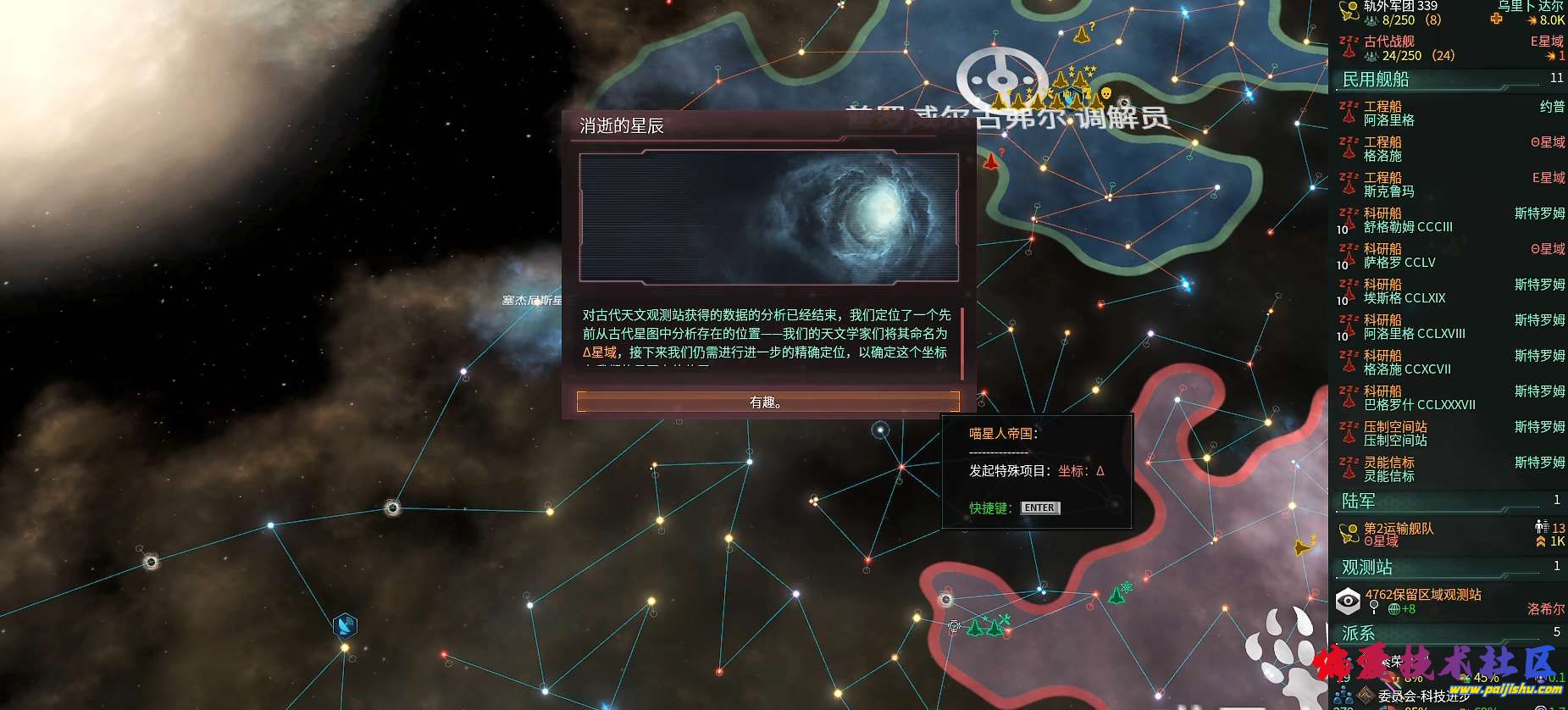Select construction ship 斯克鲁玛
The image size is (1568, 710).
coord(1449,185)
